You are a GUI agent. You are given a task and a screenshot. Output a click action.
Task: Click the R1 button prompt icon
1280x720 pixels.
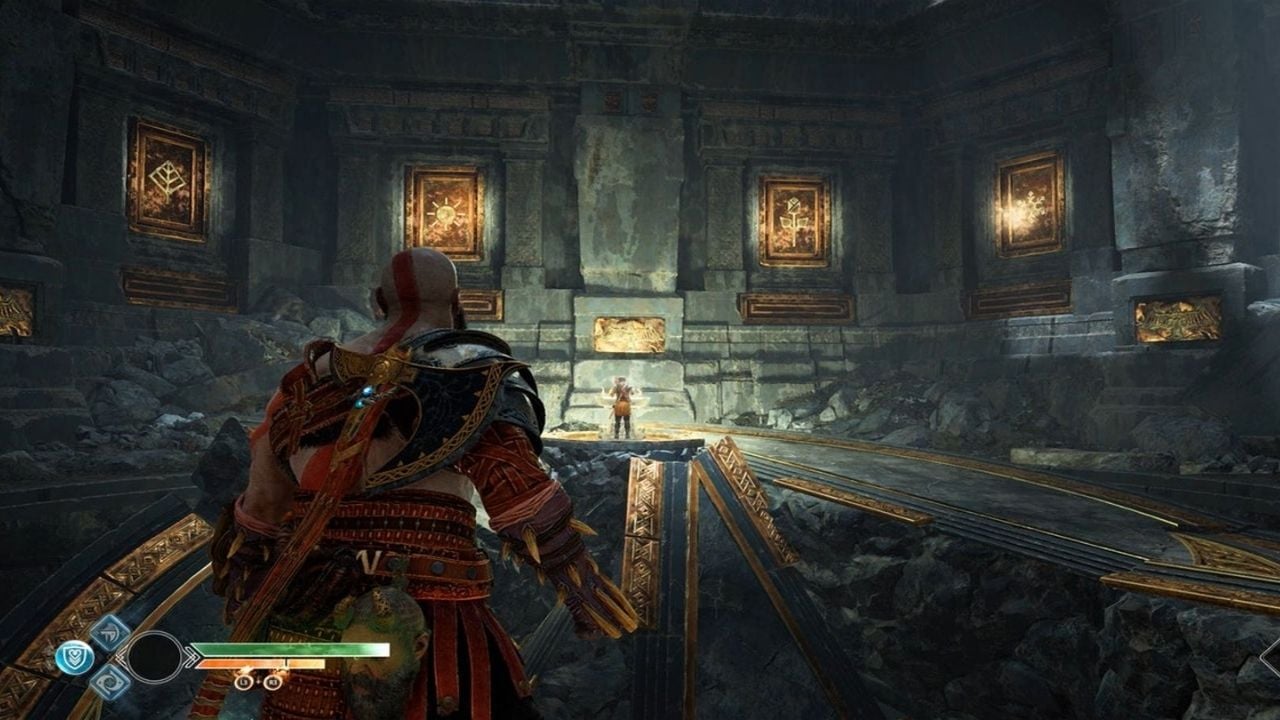(272, 681)
